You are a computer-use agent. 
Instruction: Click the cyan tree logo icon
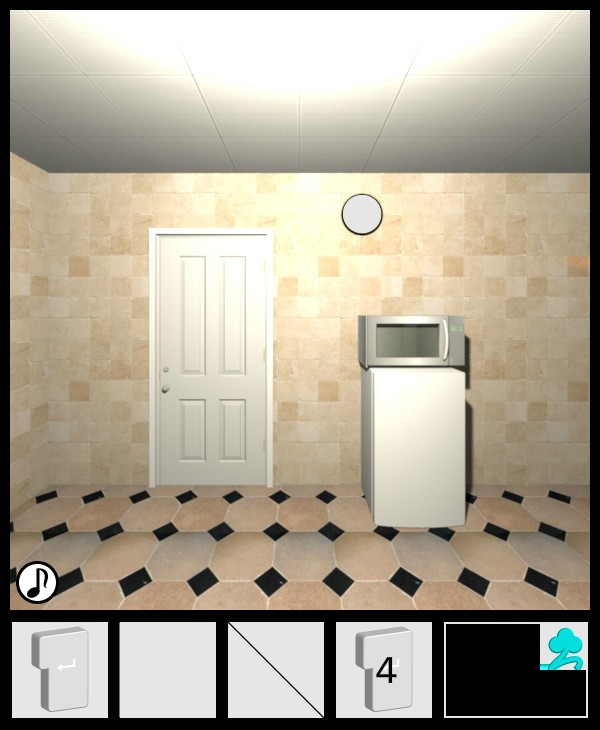coord(564,647)
